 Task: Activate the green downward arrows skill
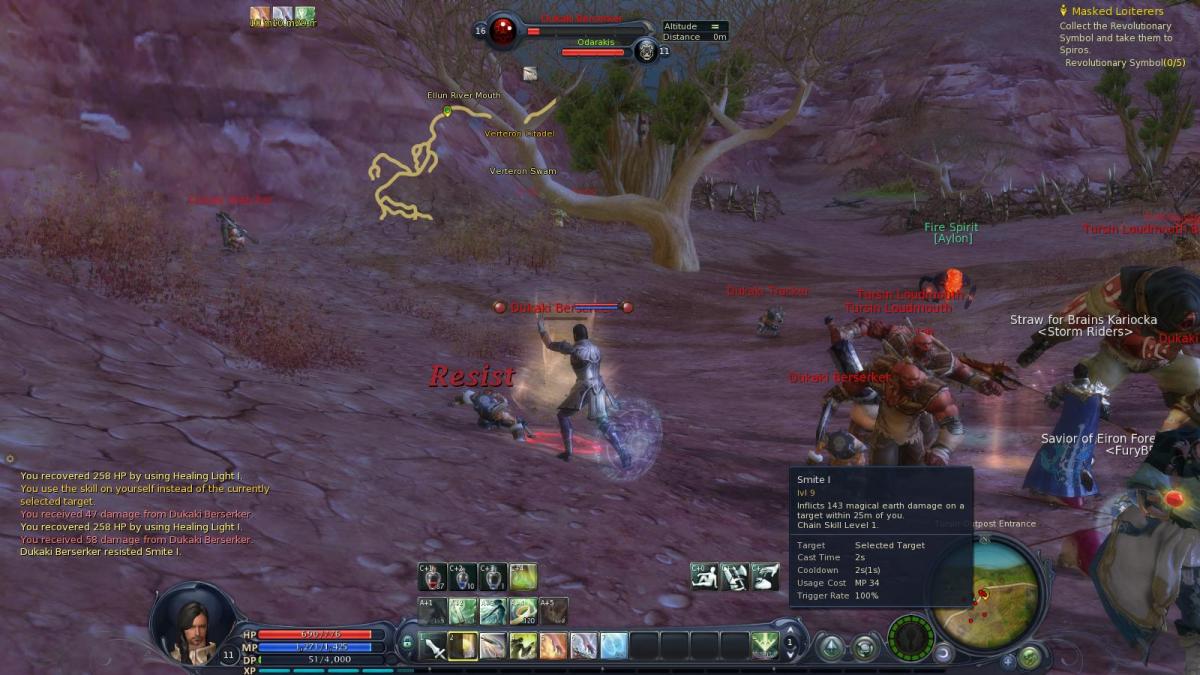765,646
